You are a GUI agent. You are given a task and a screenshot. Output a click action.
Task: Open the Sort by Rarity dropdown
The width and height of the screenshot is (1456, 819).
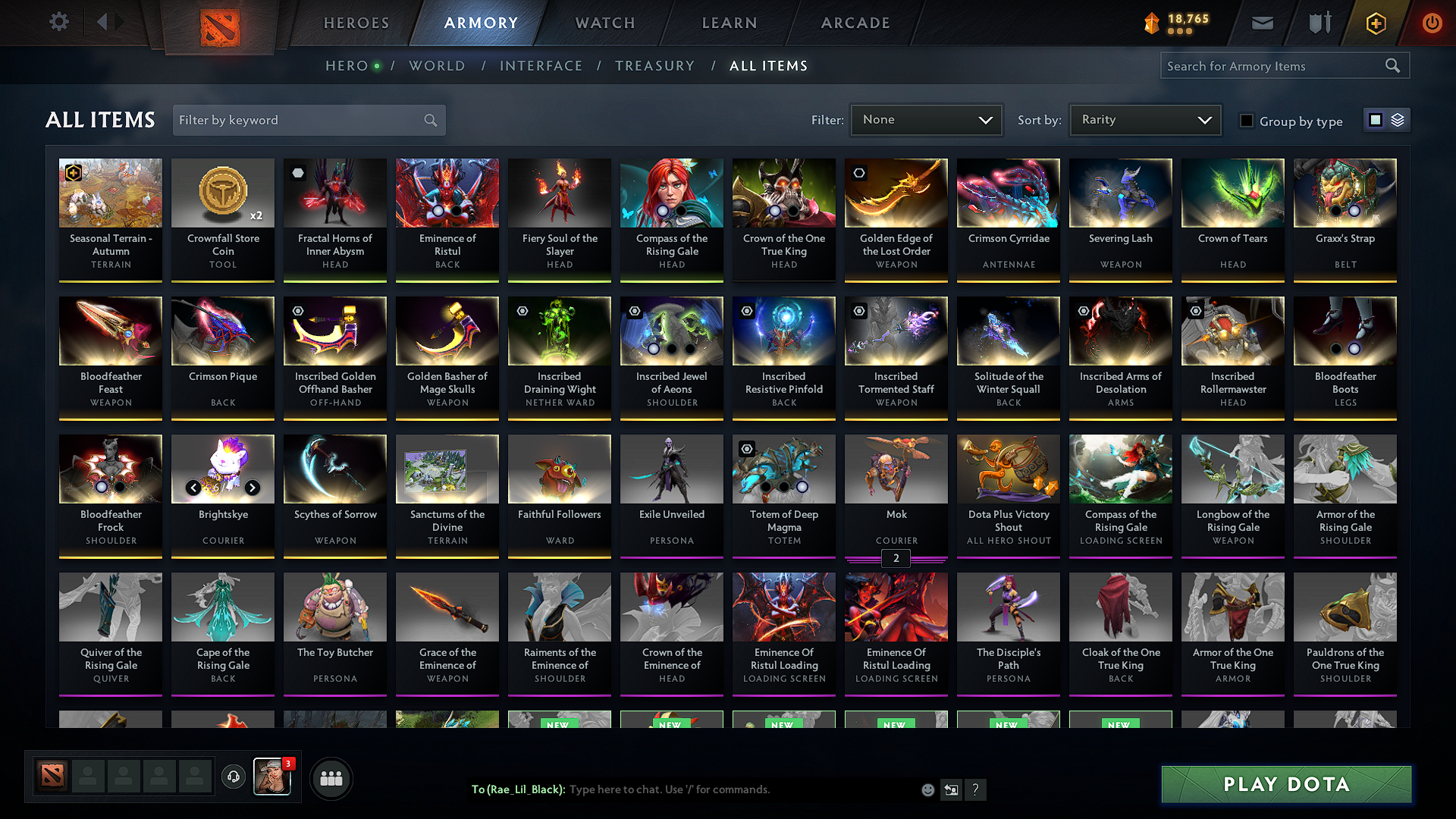[1144, 120]
